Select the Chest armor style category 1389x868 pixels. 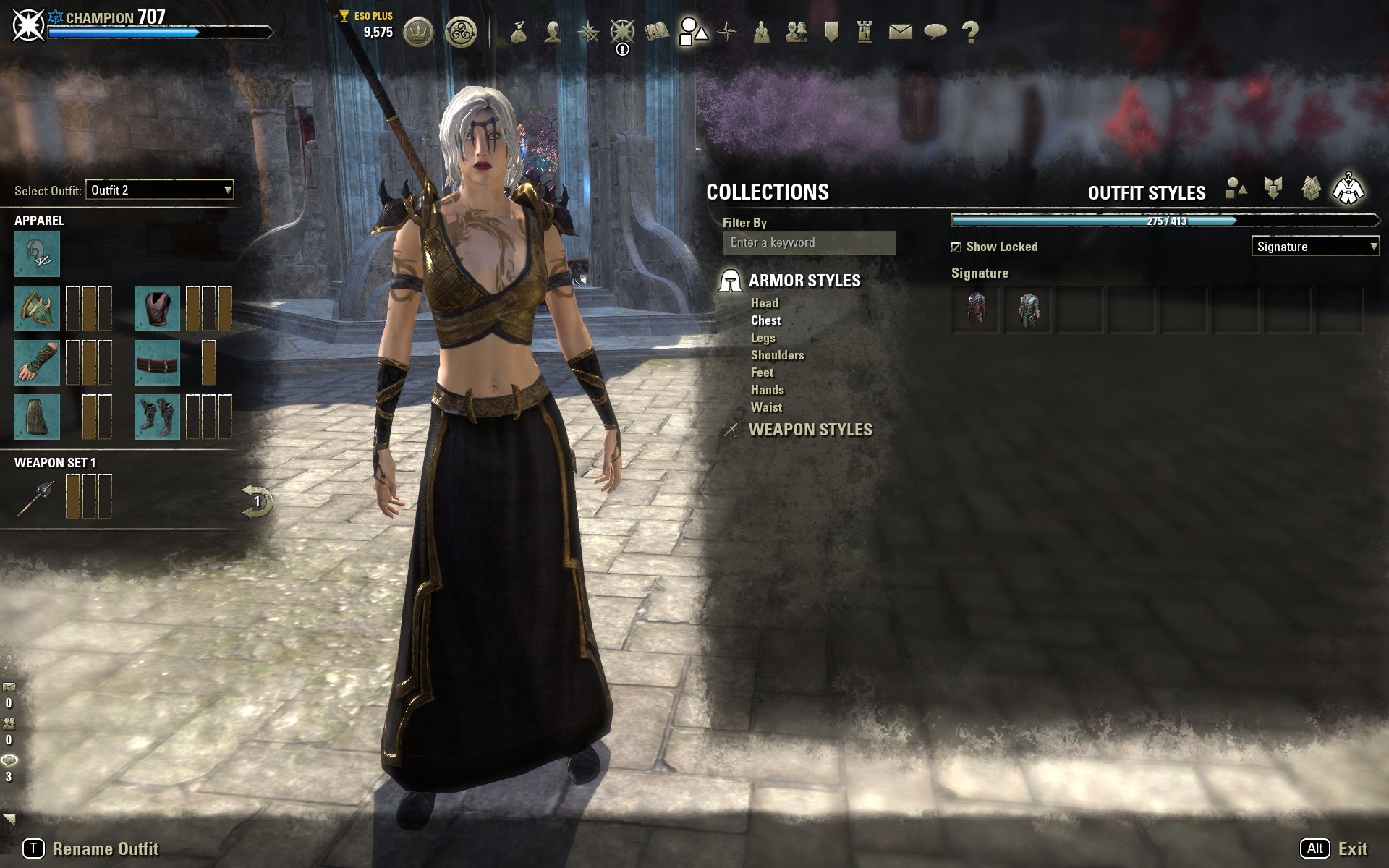pyautogui.click(x=765, y=320)
